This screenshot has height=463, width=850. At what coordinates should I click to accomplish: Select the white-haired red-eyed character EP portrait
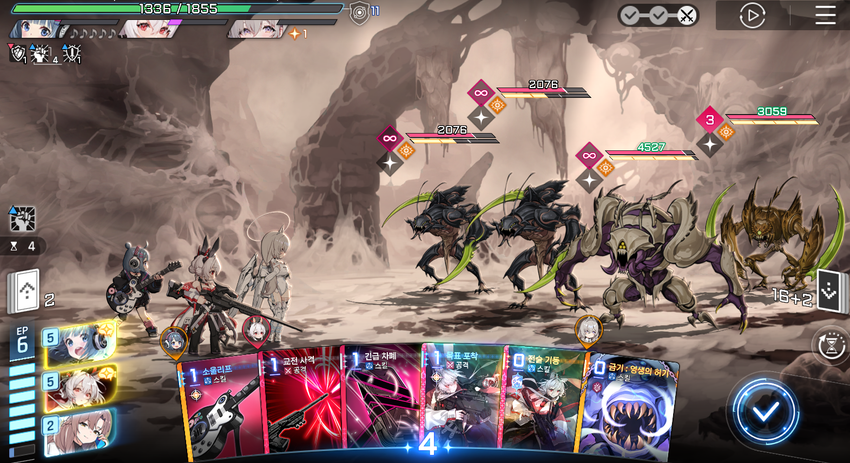78,385
